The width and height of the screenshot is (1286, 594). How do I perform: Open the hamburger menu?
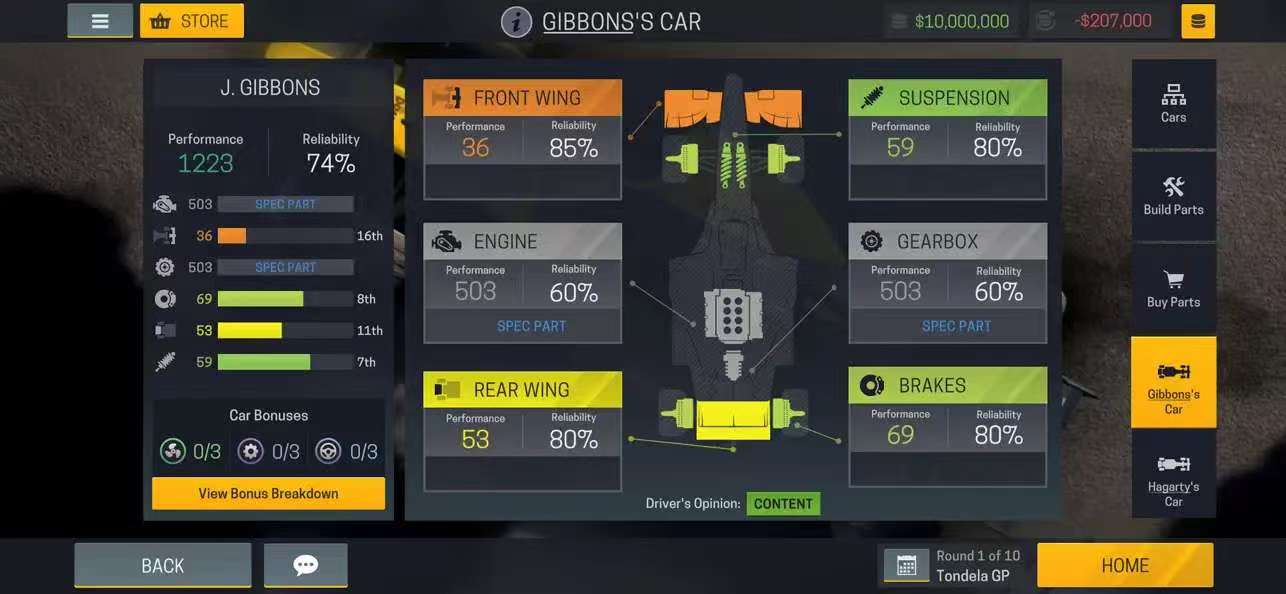(100, 21)
